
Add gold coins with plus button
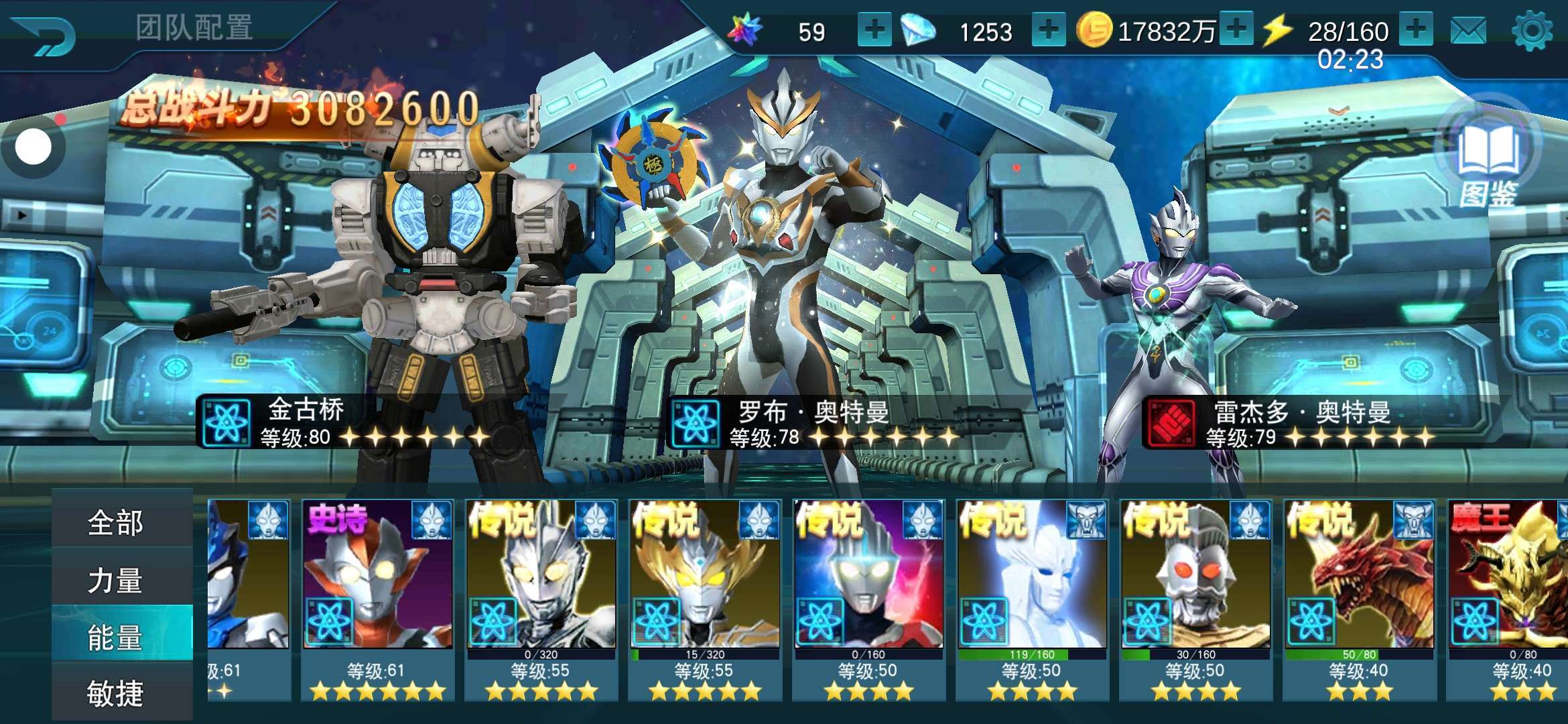tap(1236, 30)
